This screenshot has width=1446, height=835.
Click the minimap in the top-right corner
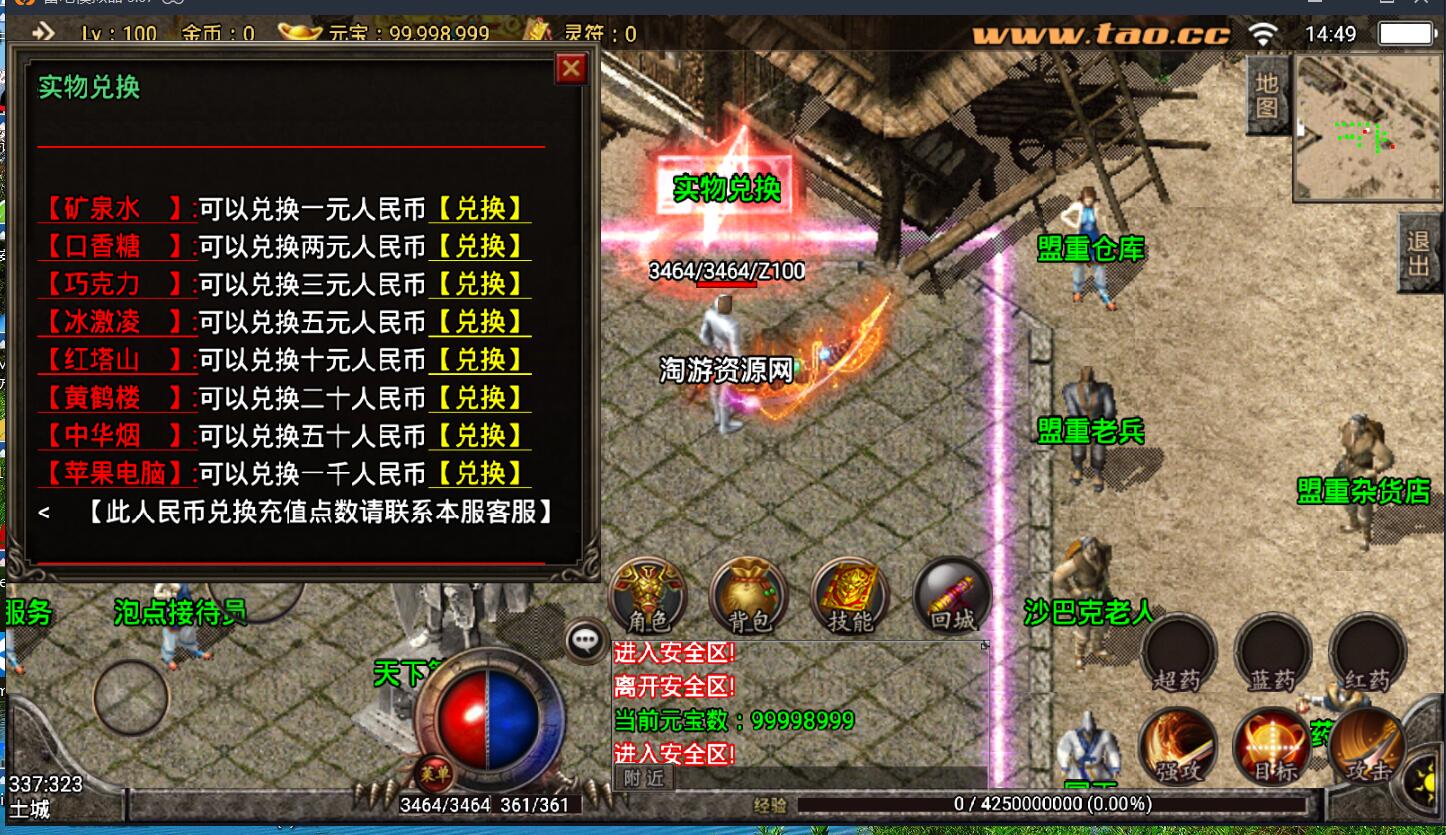coord(1367,125)
